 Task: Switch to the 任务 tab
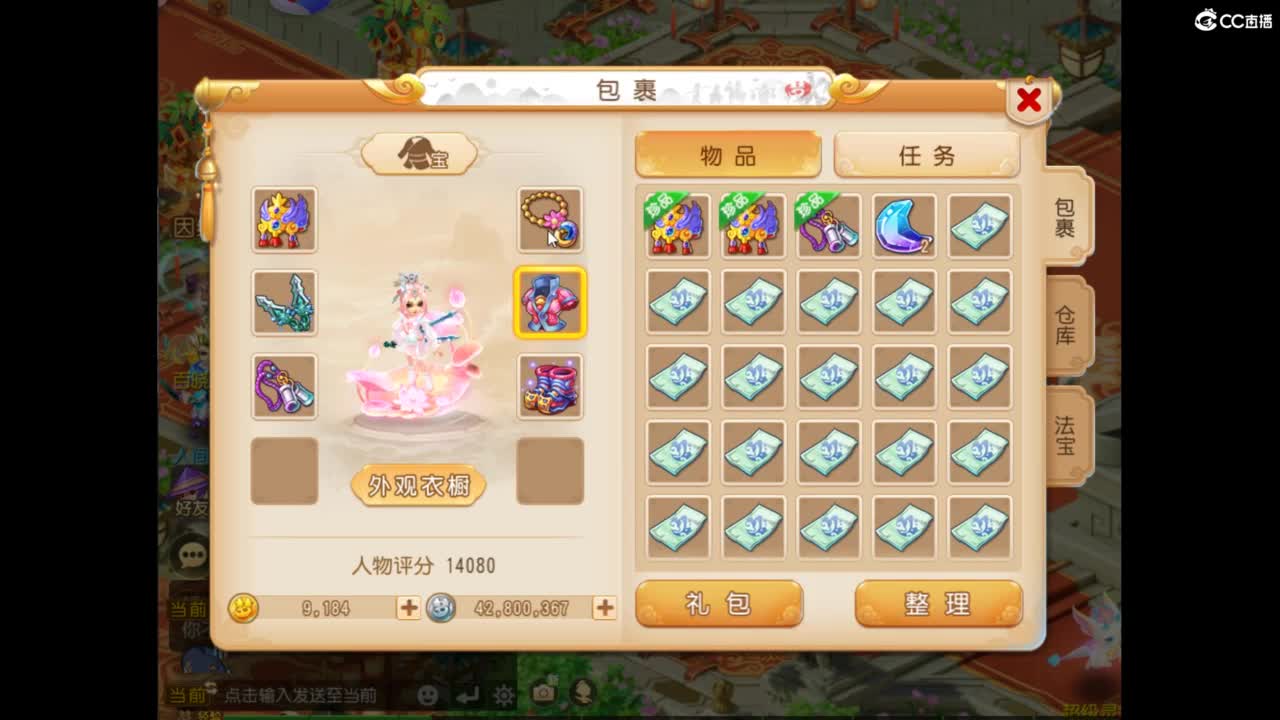927,154
